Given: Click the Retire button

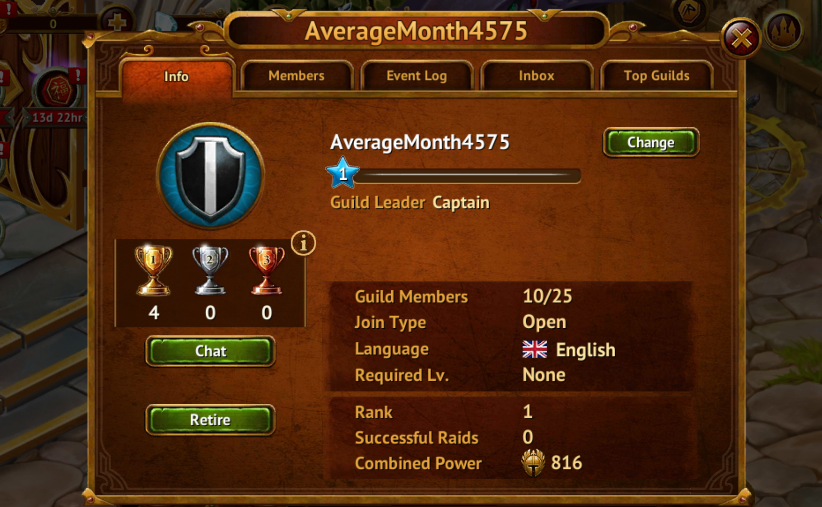Looking at the screenshot, I should click(210, 420).
